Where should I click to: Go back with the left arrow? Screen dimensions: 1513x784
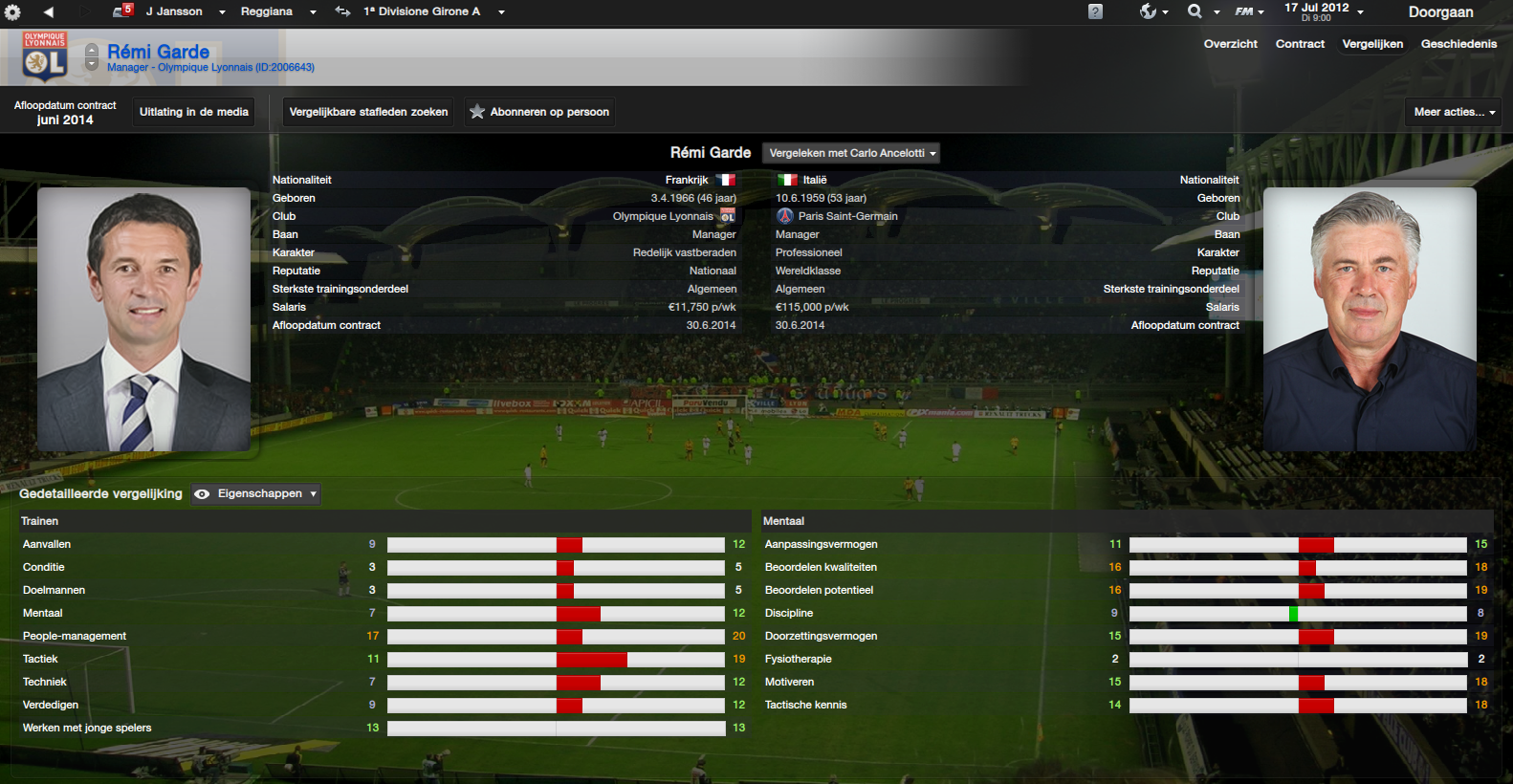pyautogui.click(x=48, y=12)
